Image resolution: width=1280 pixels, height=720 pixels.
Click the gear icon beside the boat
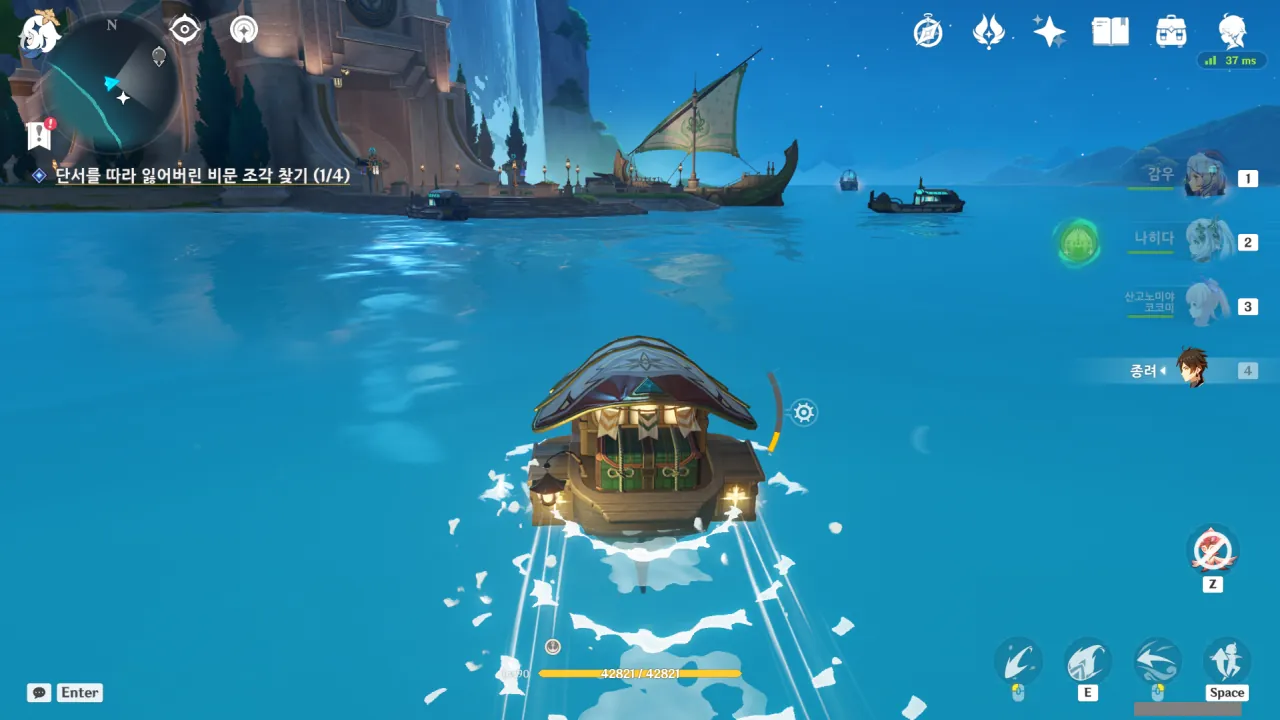804,412
